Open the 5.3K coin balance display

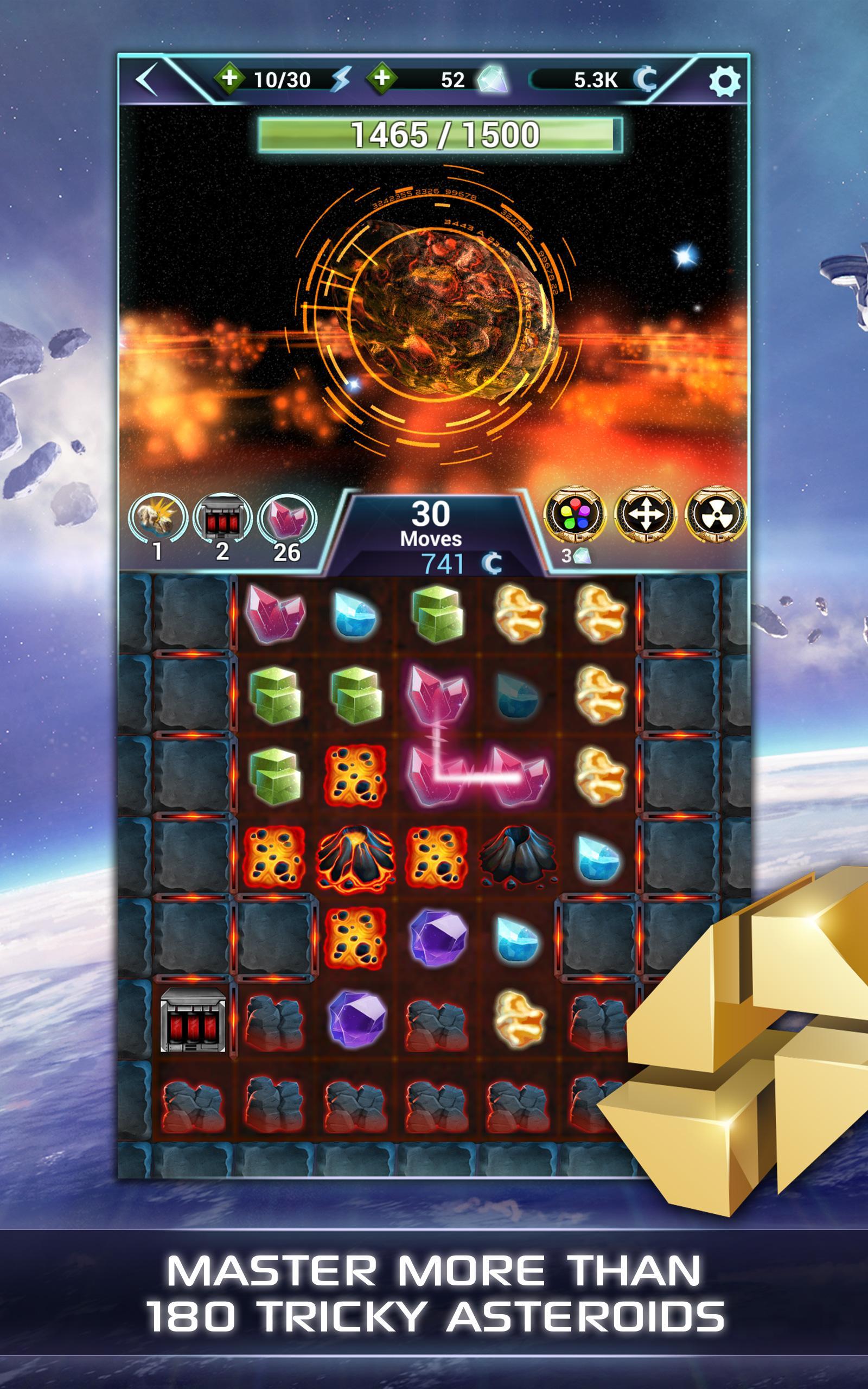point(597,80)
